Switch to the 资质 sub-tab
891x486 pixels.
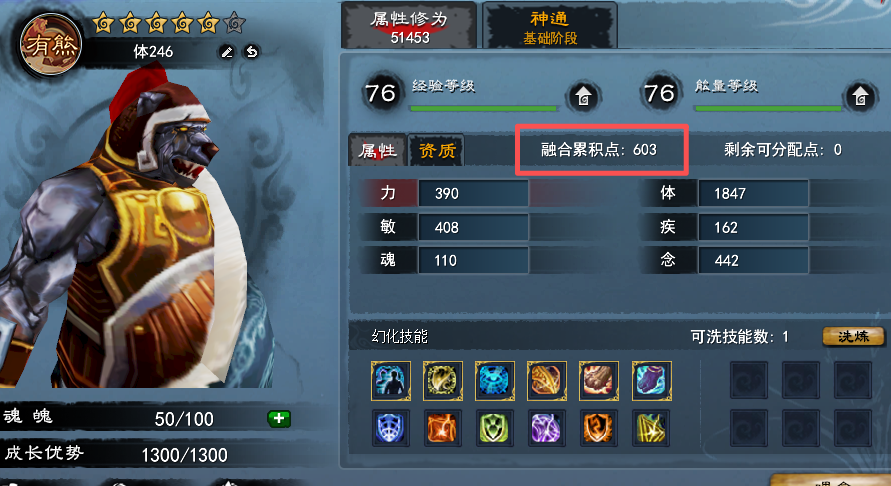click(437, 151)
